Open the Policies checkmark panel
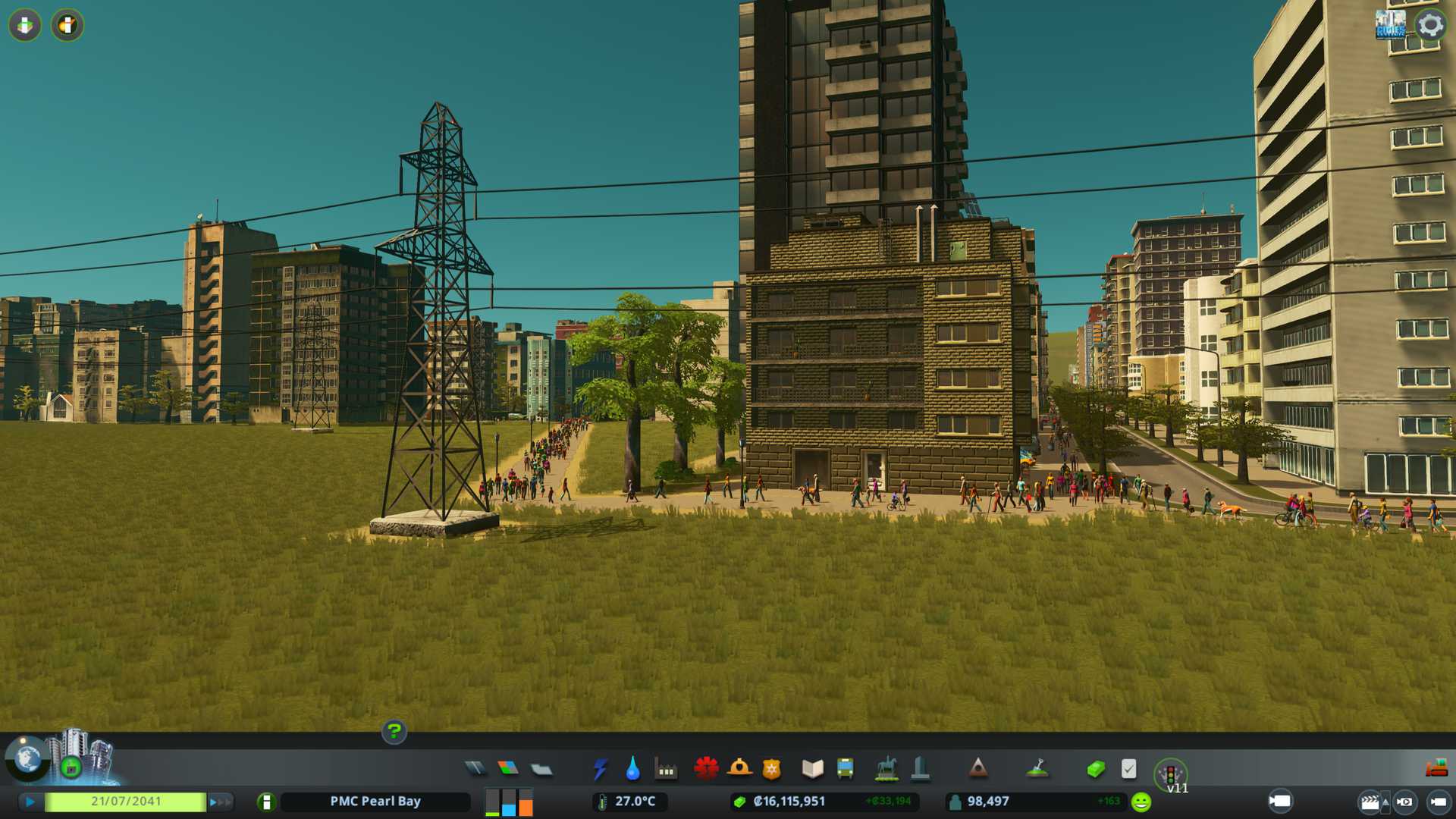The image size is (1456, 819). (x=1128, y=769)
